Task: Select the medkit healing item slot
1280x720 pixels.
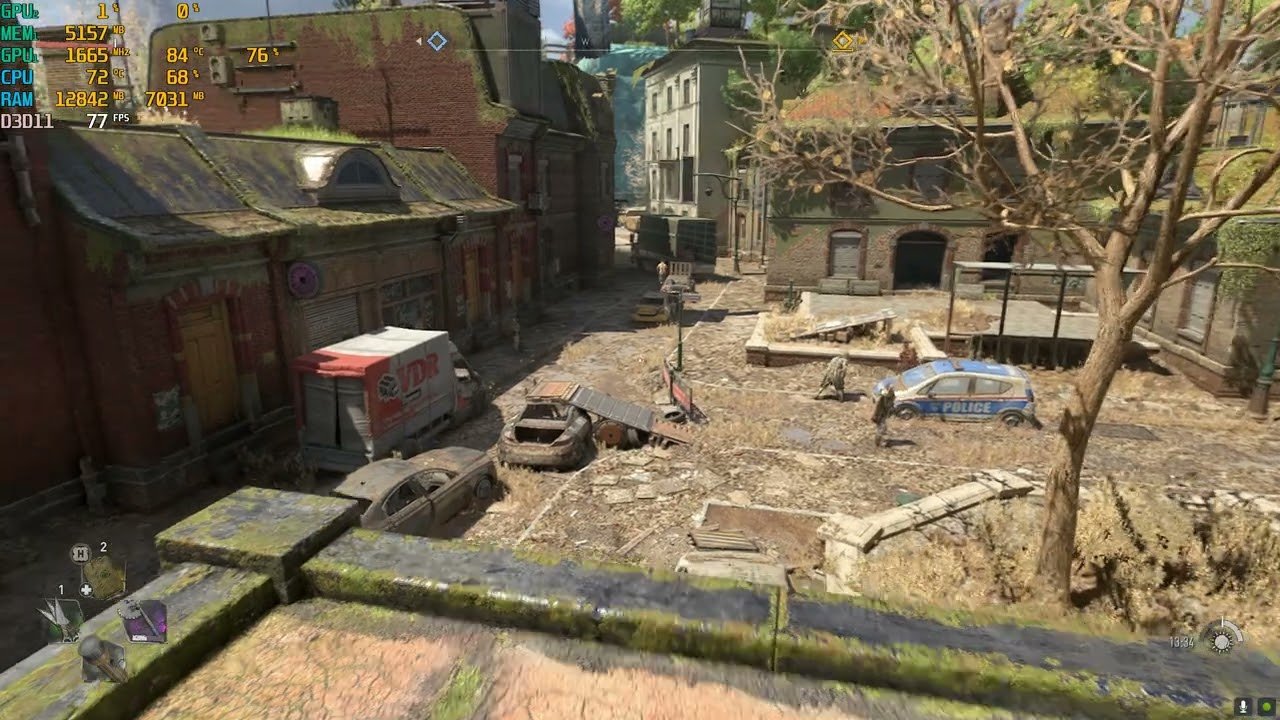Action: 103,576
